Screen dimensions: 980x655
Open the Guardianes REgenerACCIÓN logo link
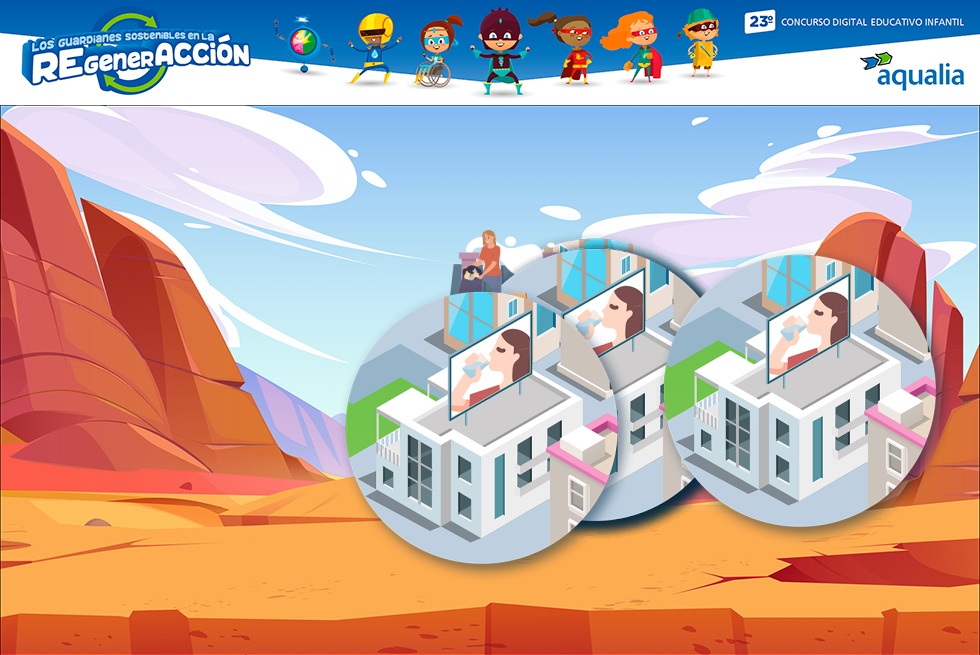pos(137,52)
